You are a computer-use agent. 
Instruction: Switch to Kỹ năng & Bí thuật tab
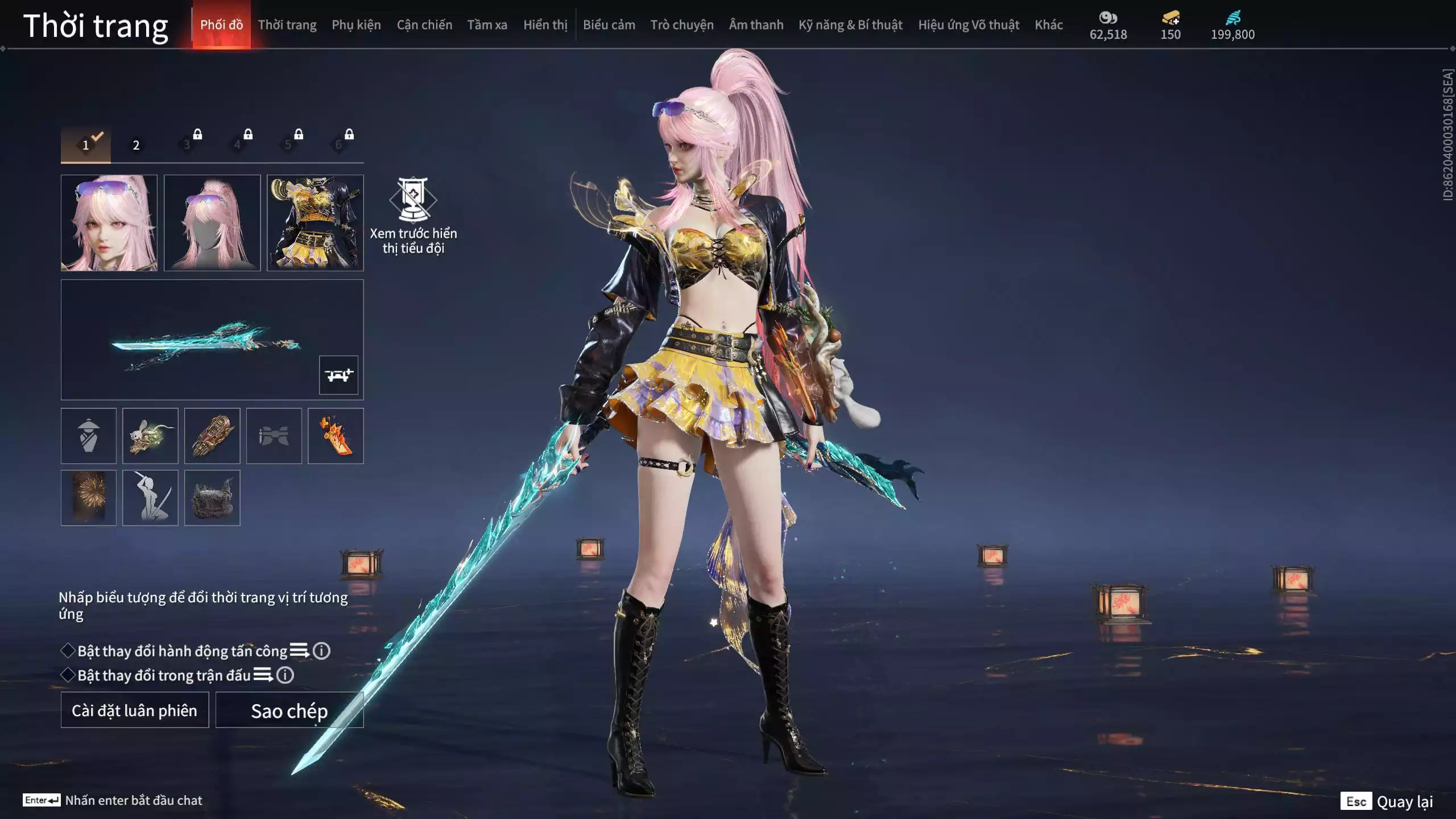[850, 25]
